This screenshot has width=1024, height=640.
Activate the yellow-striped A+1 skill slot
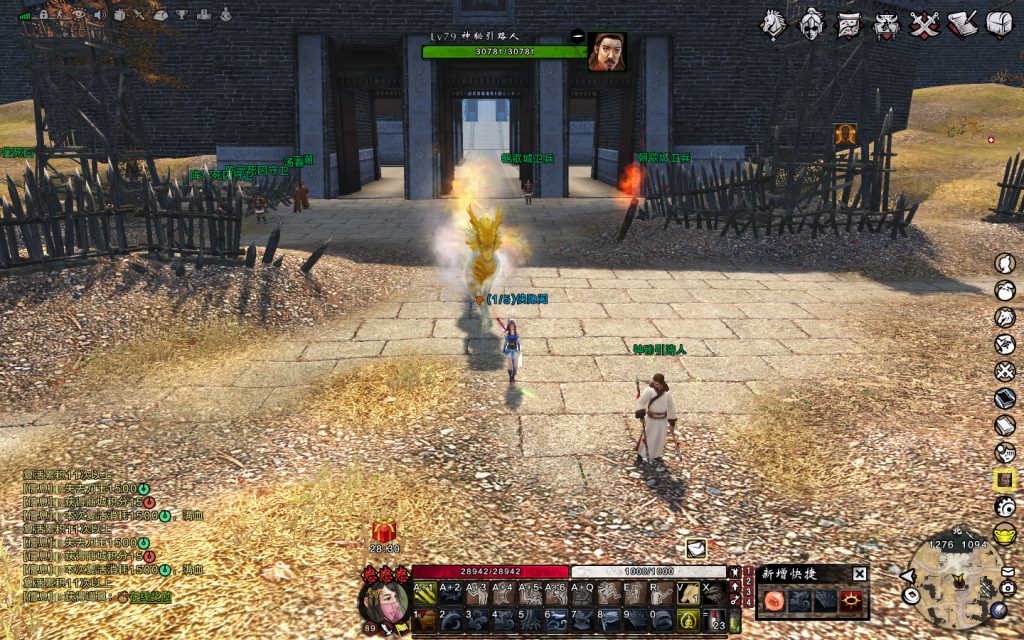424,593
